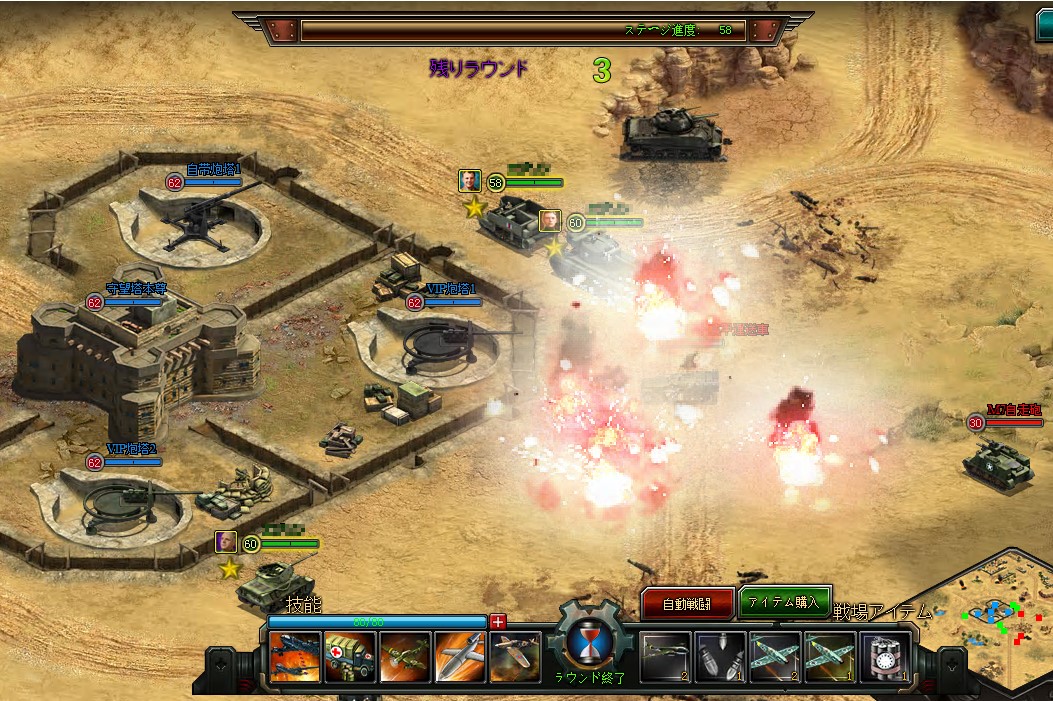Select the tan propeller fighter skill
This screenshot has width=1053, height=701.
click(514, 657)
